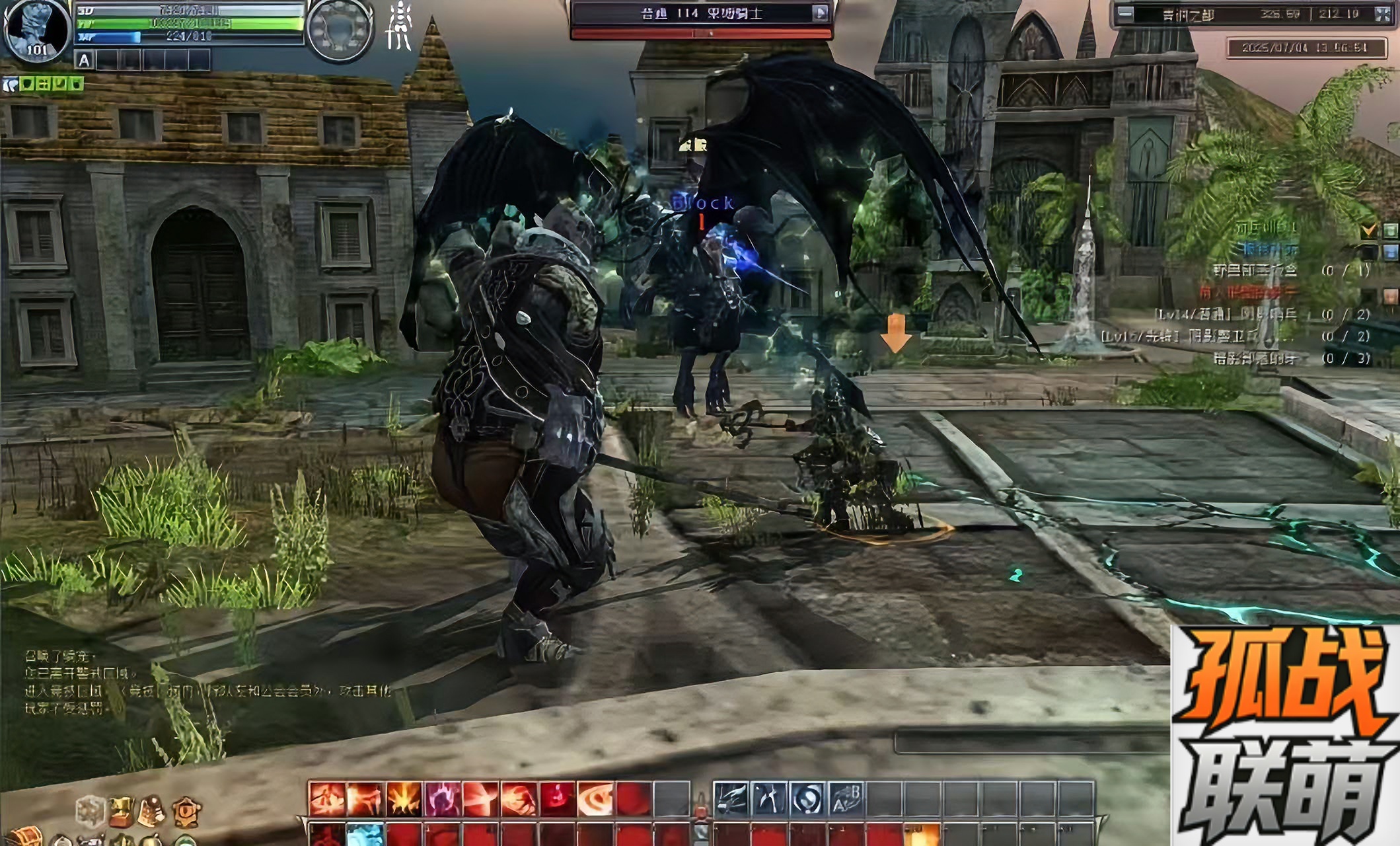Screen dimensions: 1400x846
Task: Click the grey ring orb skill icon
Action: click(x=807, y=798)
